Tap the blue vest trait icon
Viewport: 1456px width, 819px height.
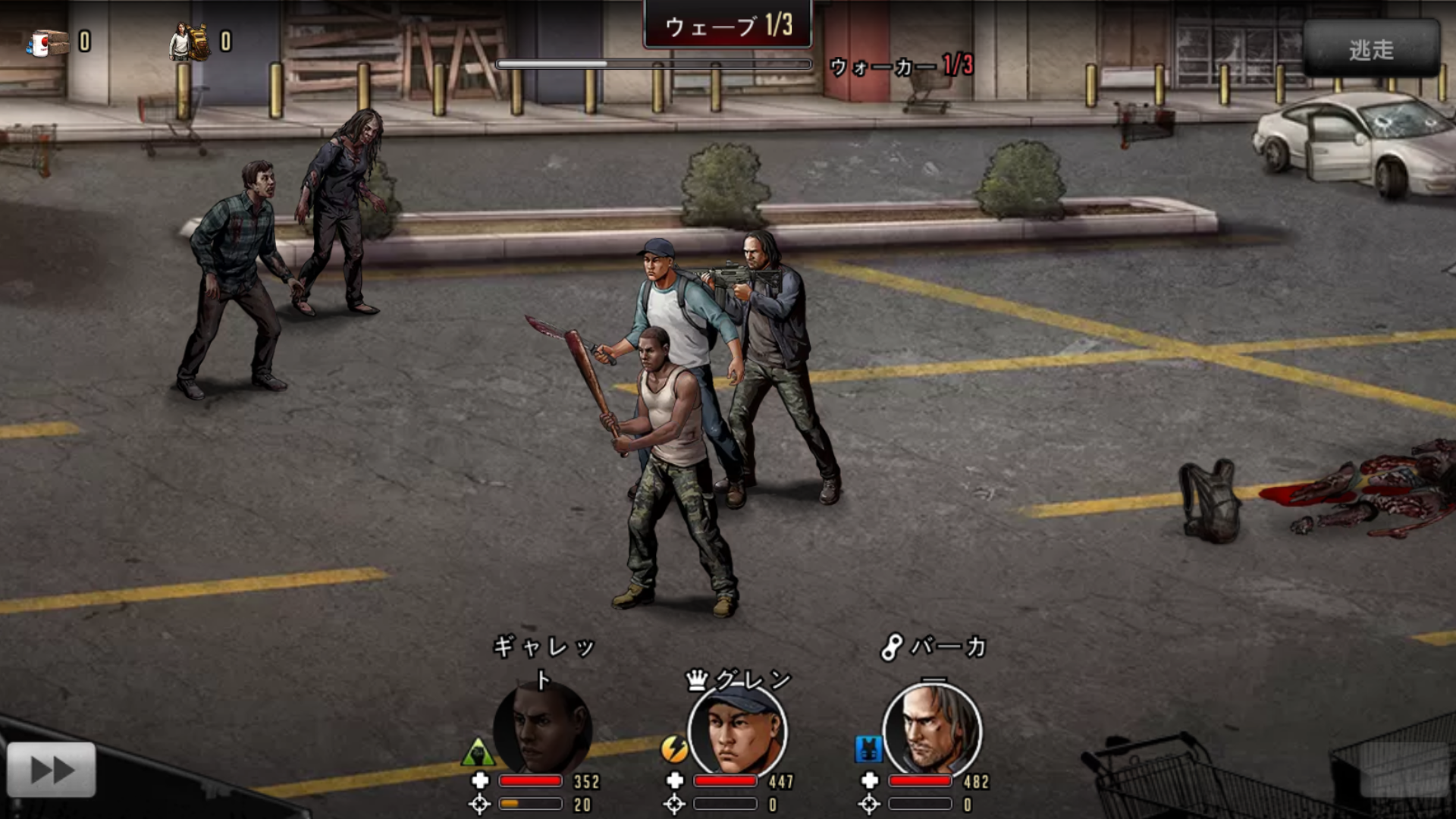(868, 749)
